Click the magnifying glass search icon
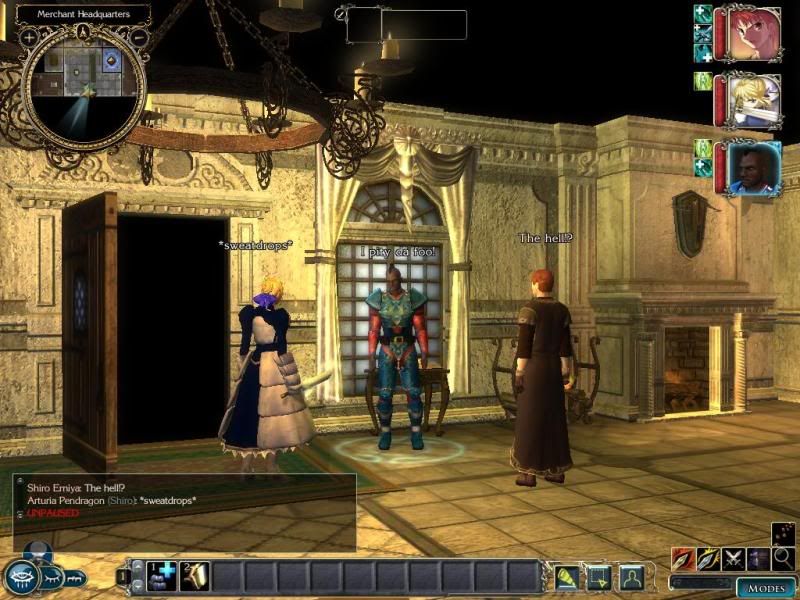 pyautogui.click(x=783, y=558)
